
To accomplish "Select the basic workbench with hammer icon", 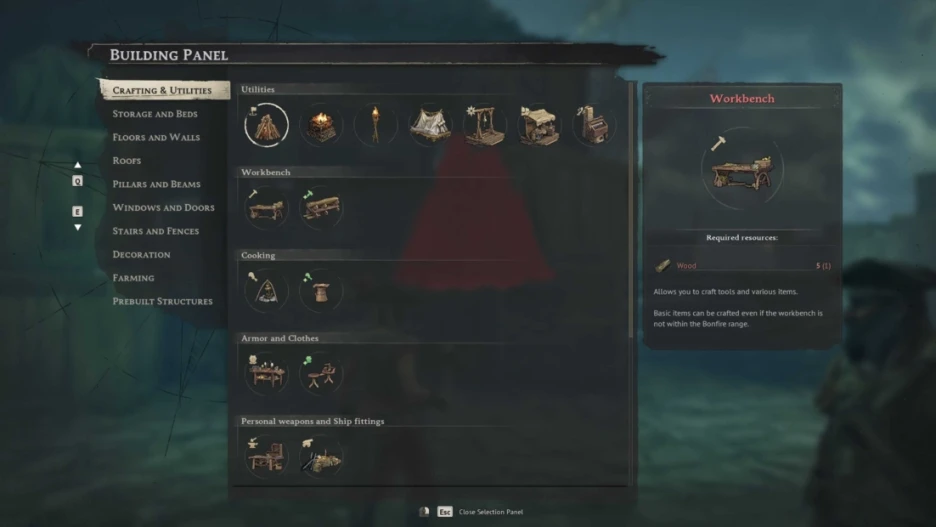I will pos(267,208).
